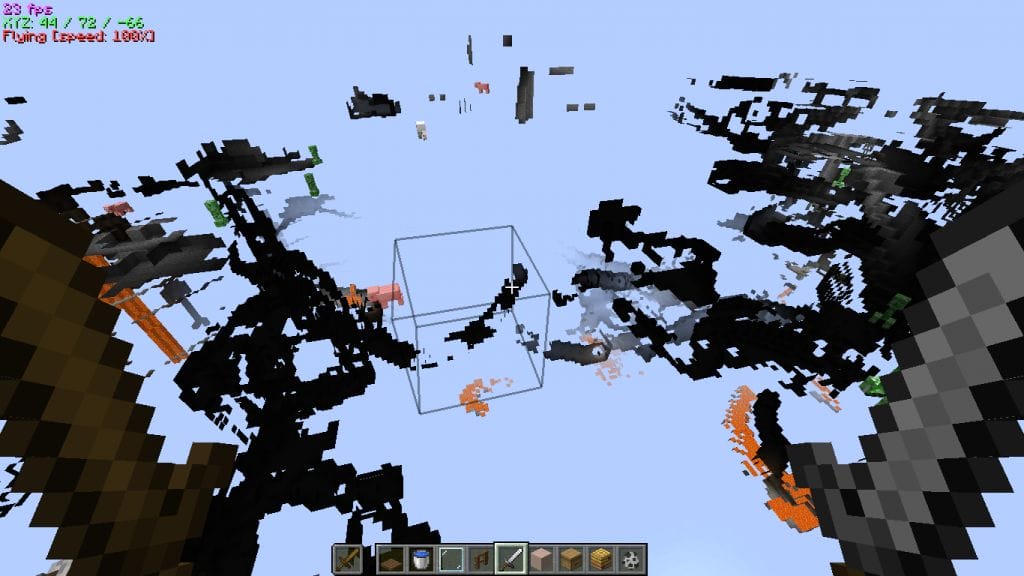
Task: Pick the iron sword hotbar slot
Action: click(x=511, y=558)
